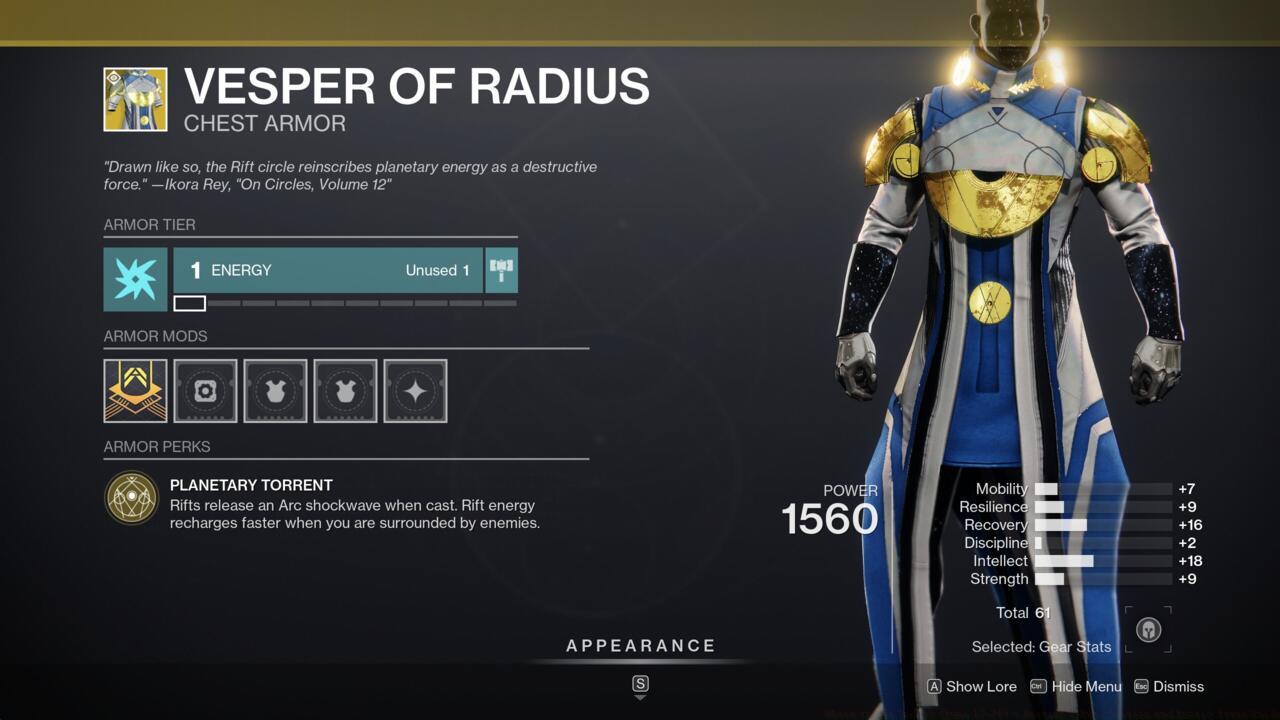Select the equipped gold ornament mod
1280x720 pixels.
click(134, 390)
